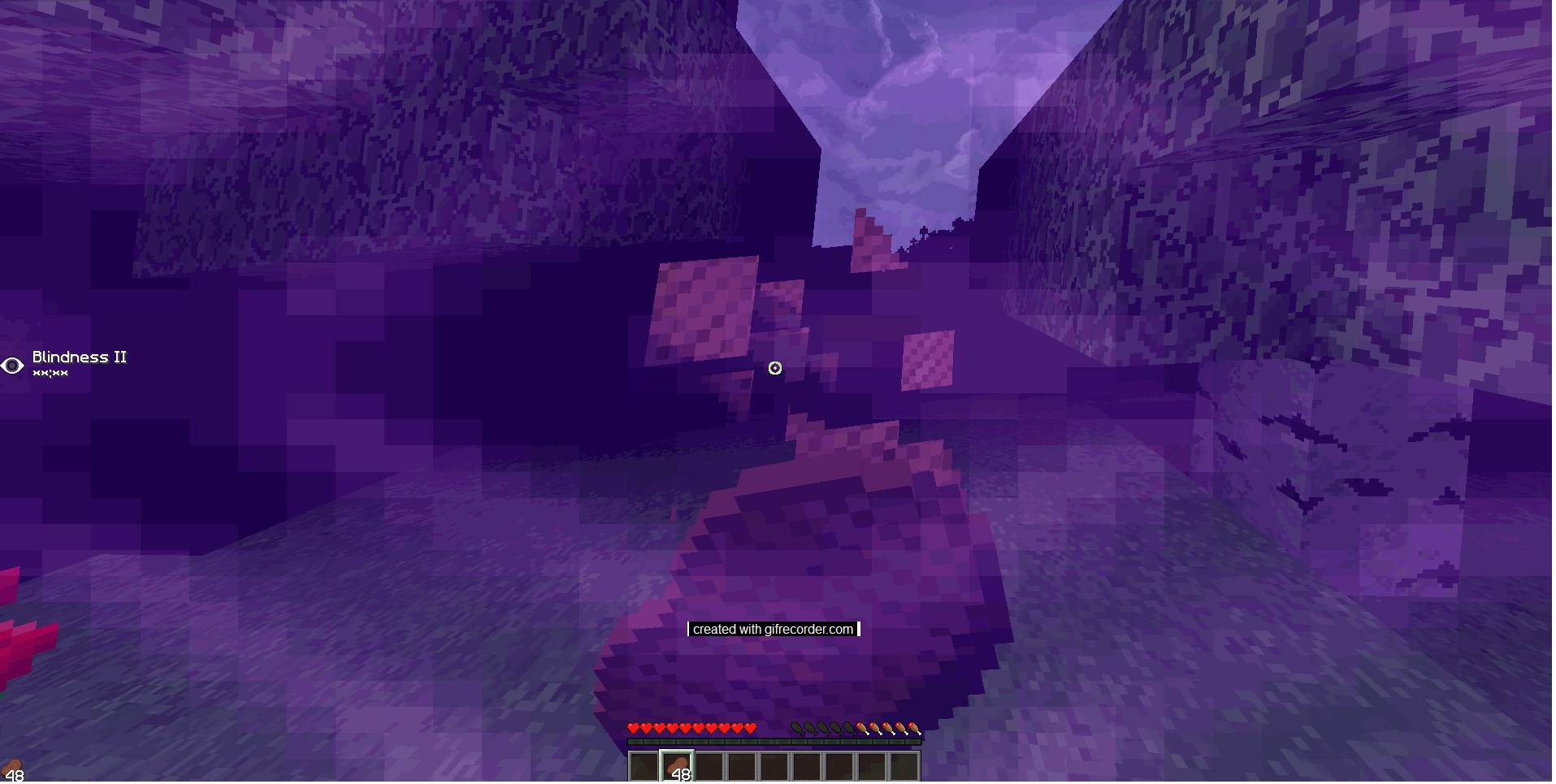The height and width of the screenshot is (784, 1556).
Task: Click the Blindness II eye effect icon
Action: pyautogui.click(x=13, y=366)
